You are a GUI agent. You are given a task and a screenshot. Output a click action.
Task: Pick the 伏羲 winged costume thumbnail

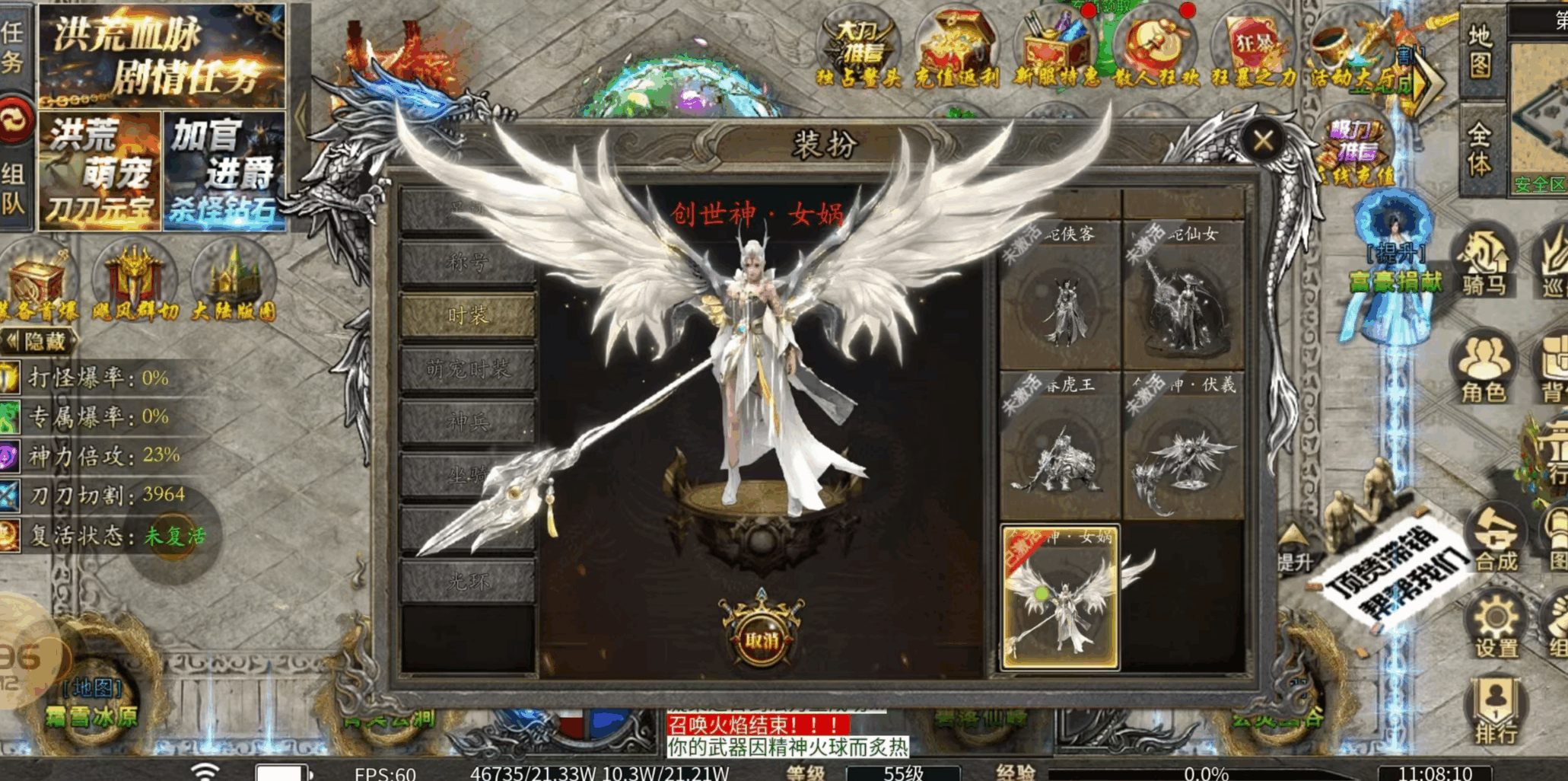pyautogui.click(x=1183, y=447)
